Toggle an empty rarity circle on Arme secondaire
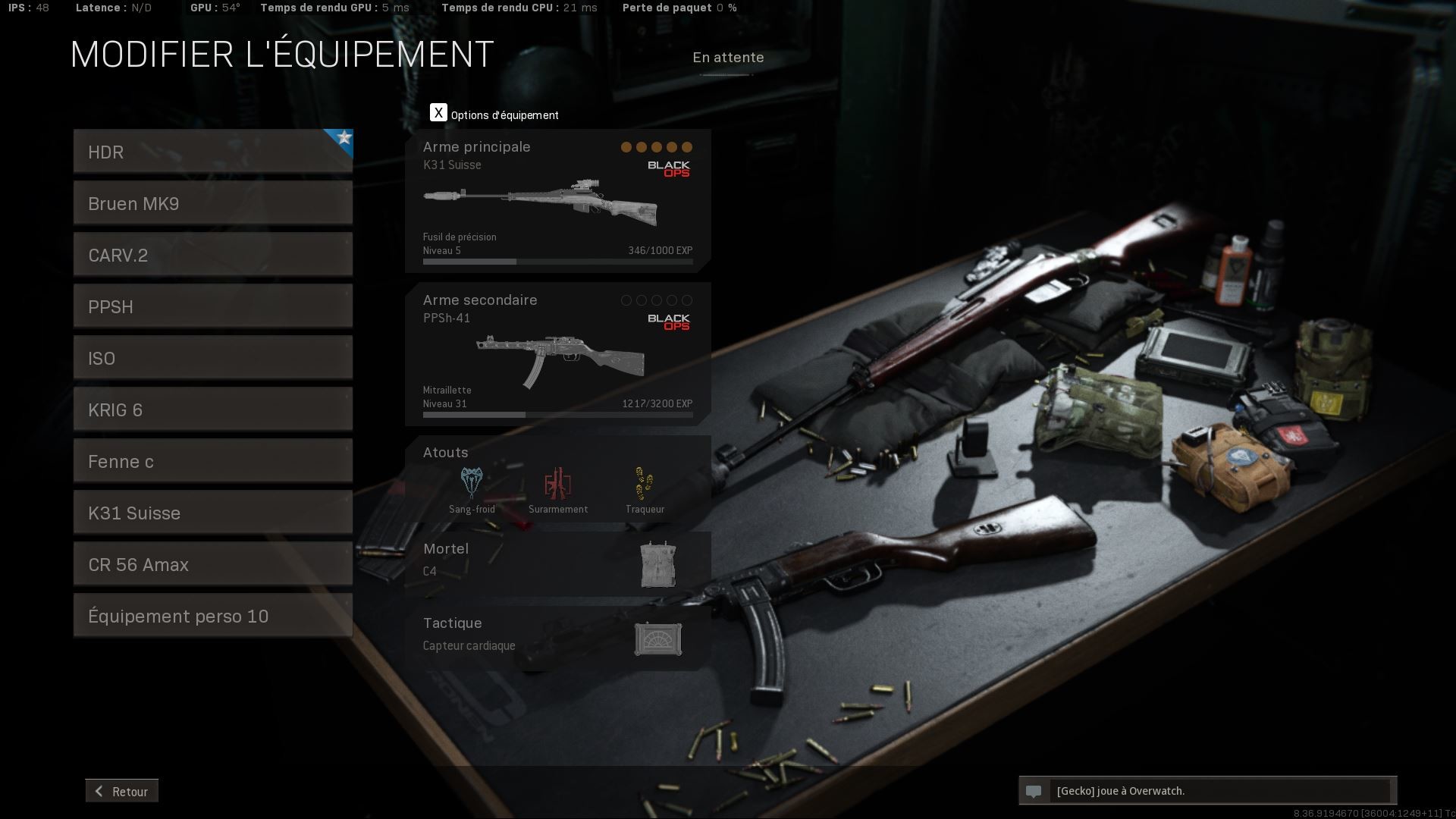Image resolution: width=1456 pixels, height=819 pixels. 625,300
